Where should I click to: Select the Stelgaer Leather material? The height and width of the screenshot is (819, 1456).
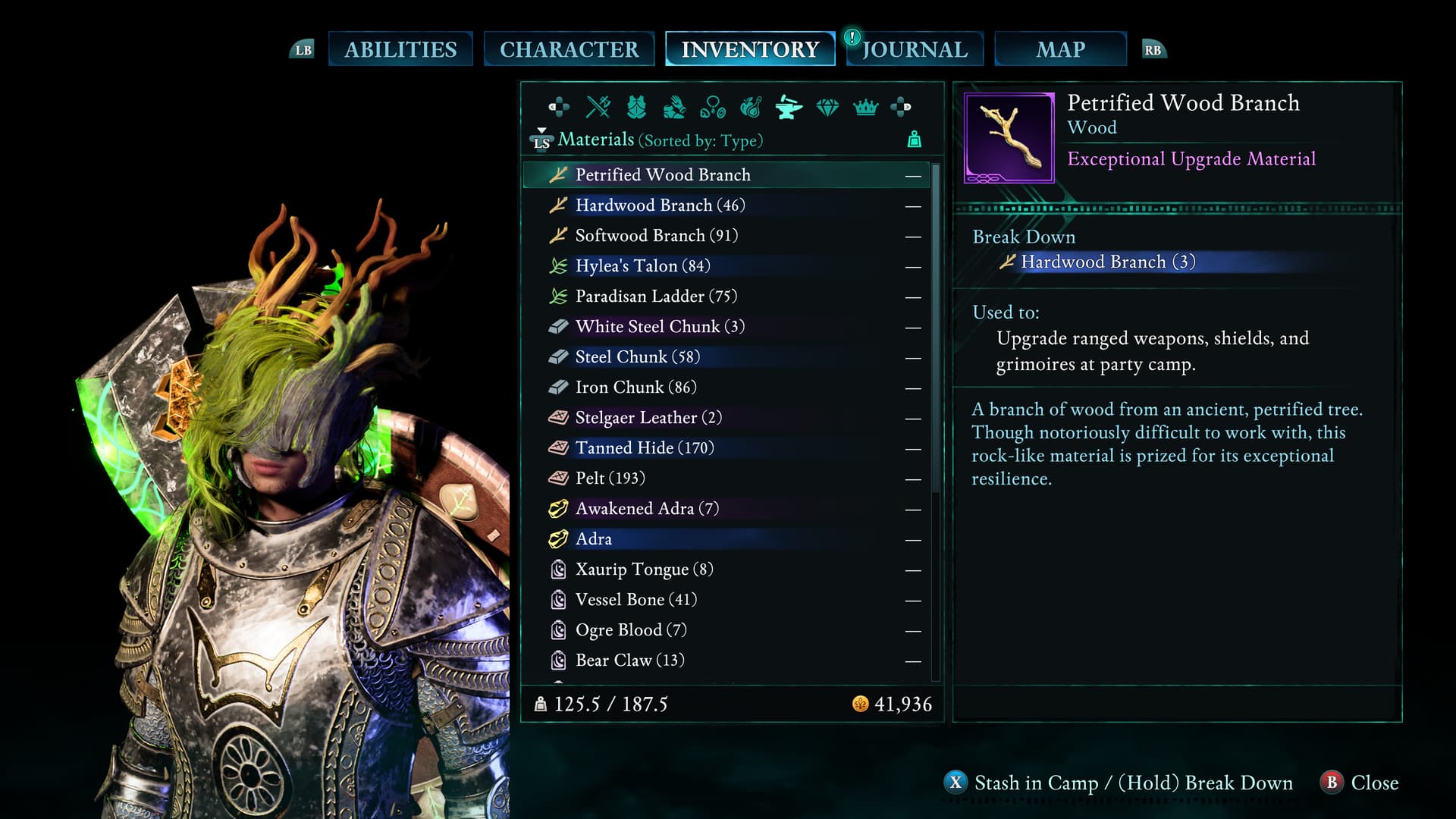click(x=648, y=418)
